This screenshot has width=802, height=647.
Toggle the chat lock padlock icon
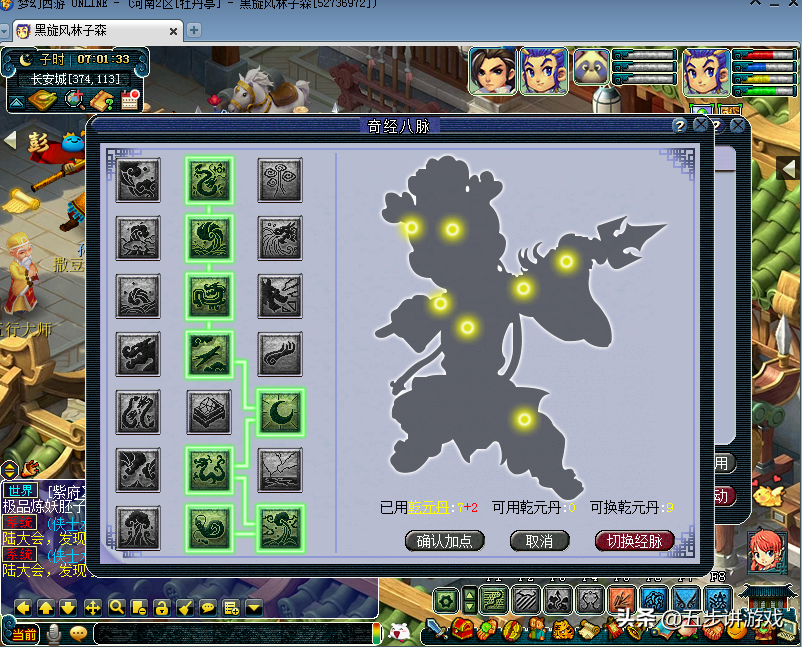161,607
